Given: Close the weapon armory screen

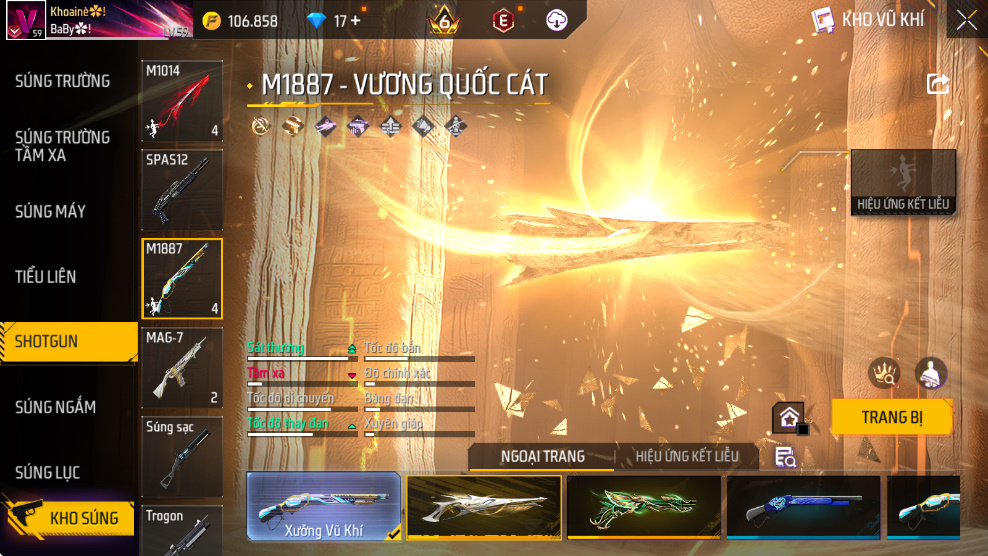Looking at the screenshot, I should (966, 20).
